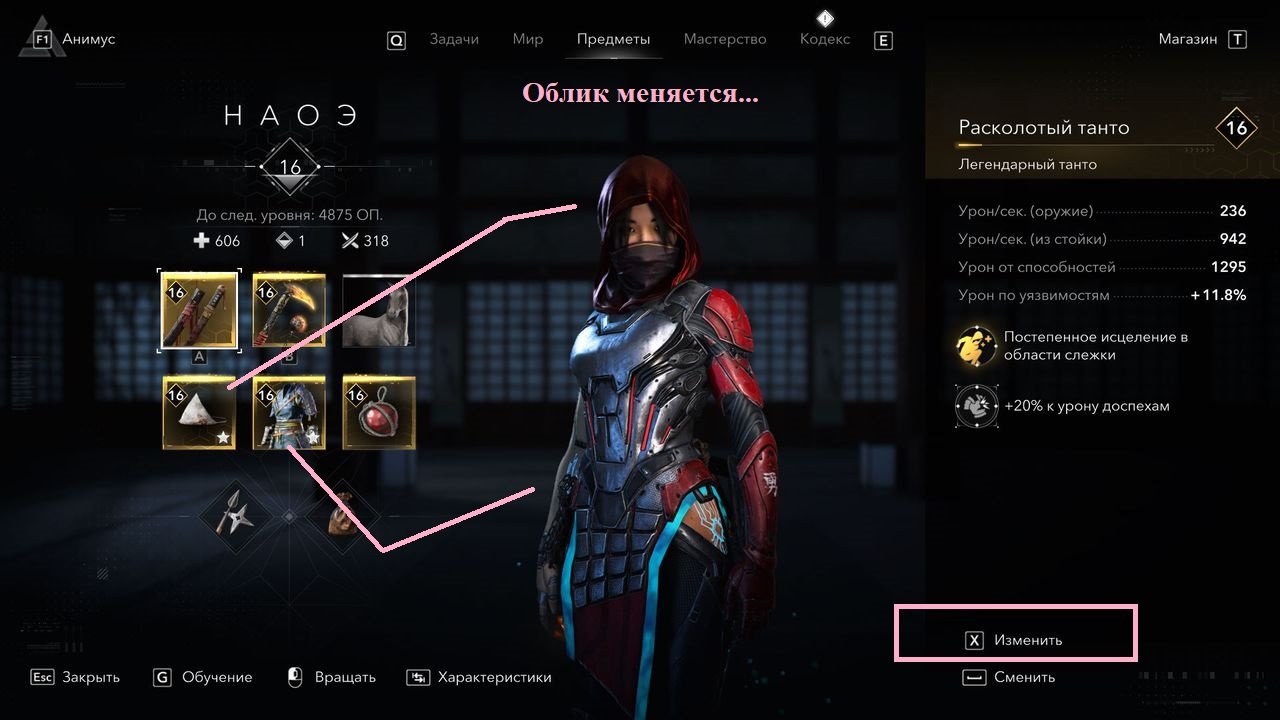Select the straw hat headgear slot

[x=199, y=412]
